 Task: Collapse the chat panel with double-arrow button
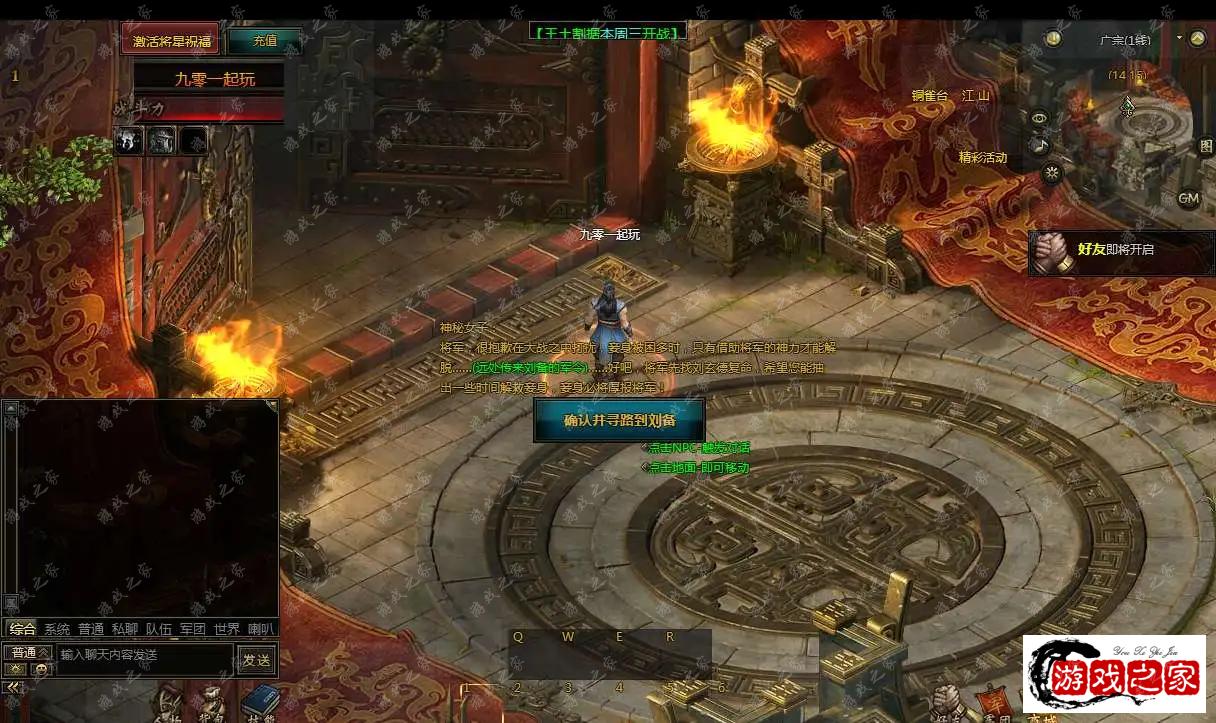(x=12, y=687)
